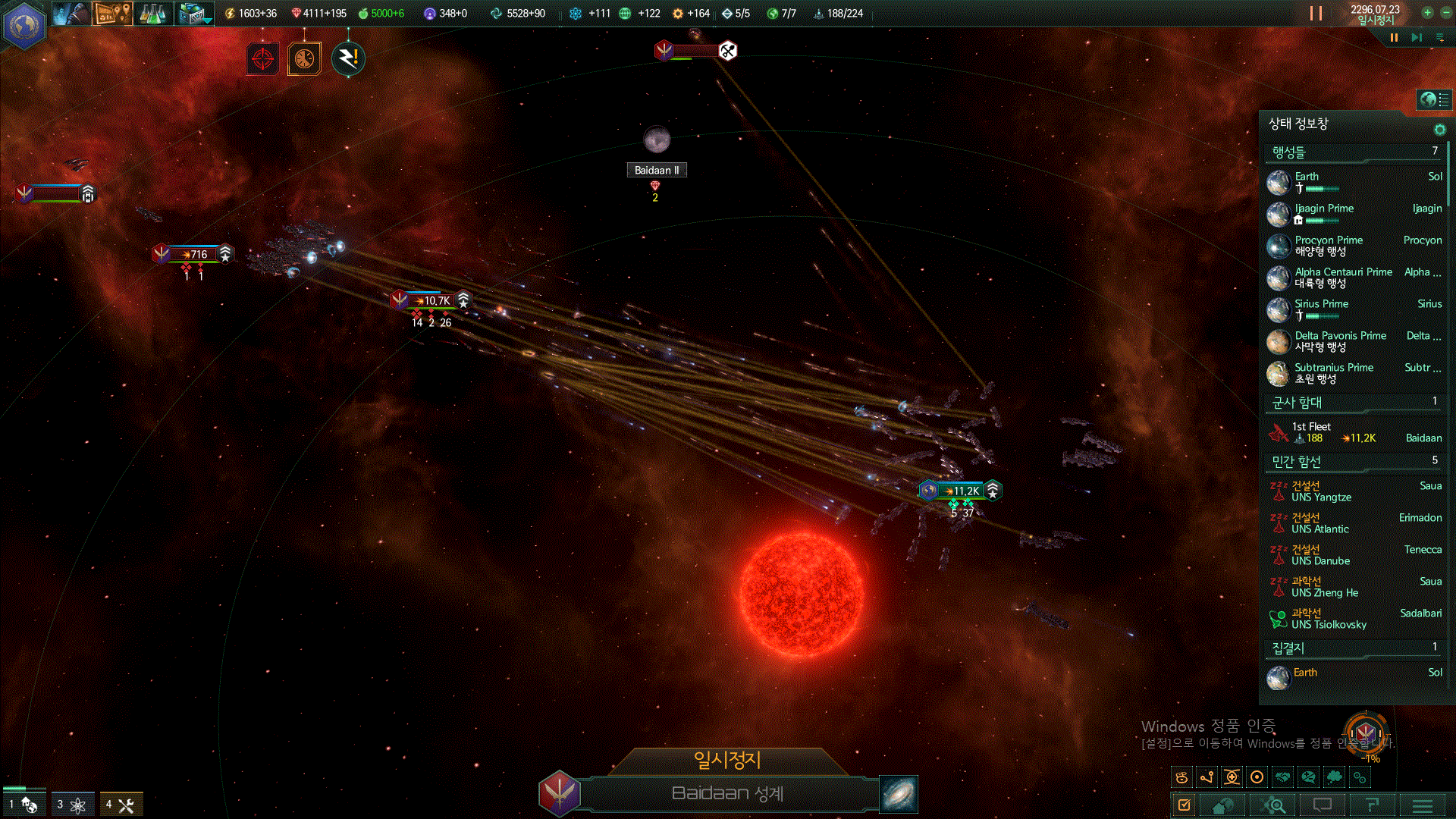Image resolution: width=1456 pixels, height=819 pixels.
Task: Open outliner settings gear
Action: pyautogui.click(x=1439, y=130)
